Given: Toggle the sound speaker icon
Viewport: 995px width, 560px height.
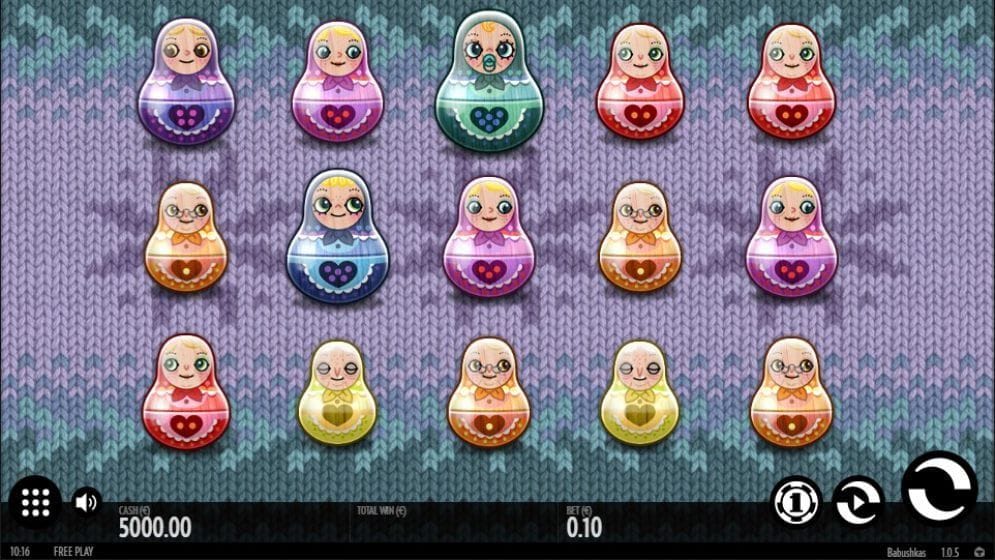Looking at the screenshot, I should coord(87,502).
